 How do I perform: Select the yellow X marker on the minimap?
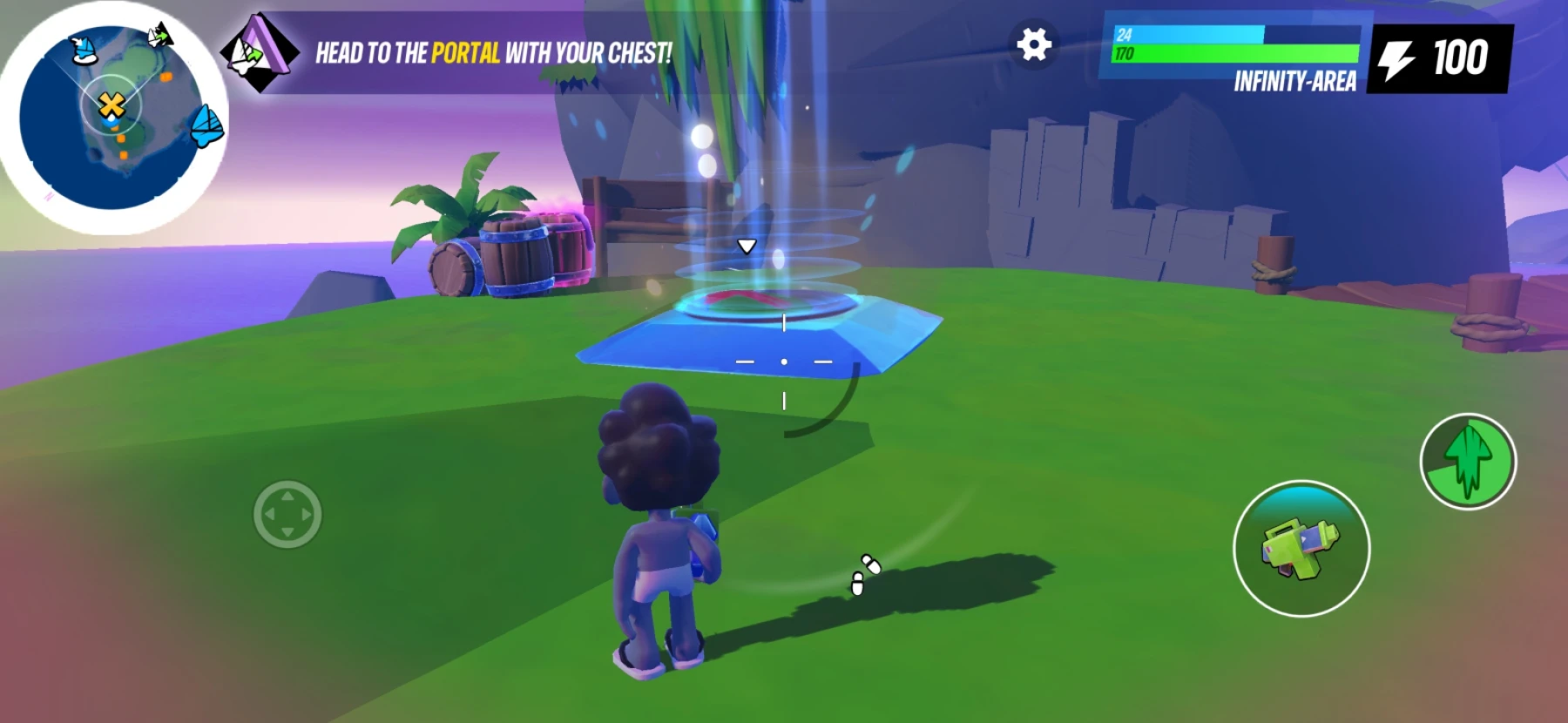pyautogui.click(x=112, y=105)
